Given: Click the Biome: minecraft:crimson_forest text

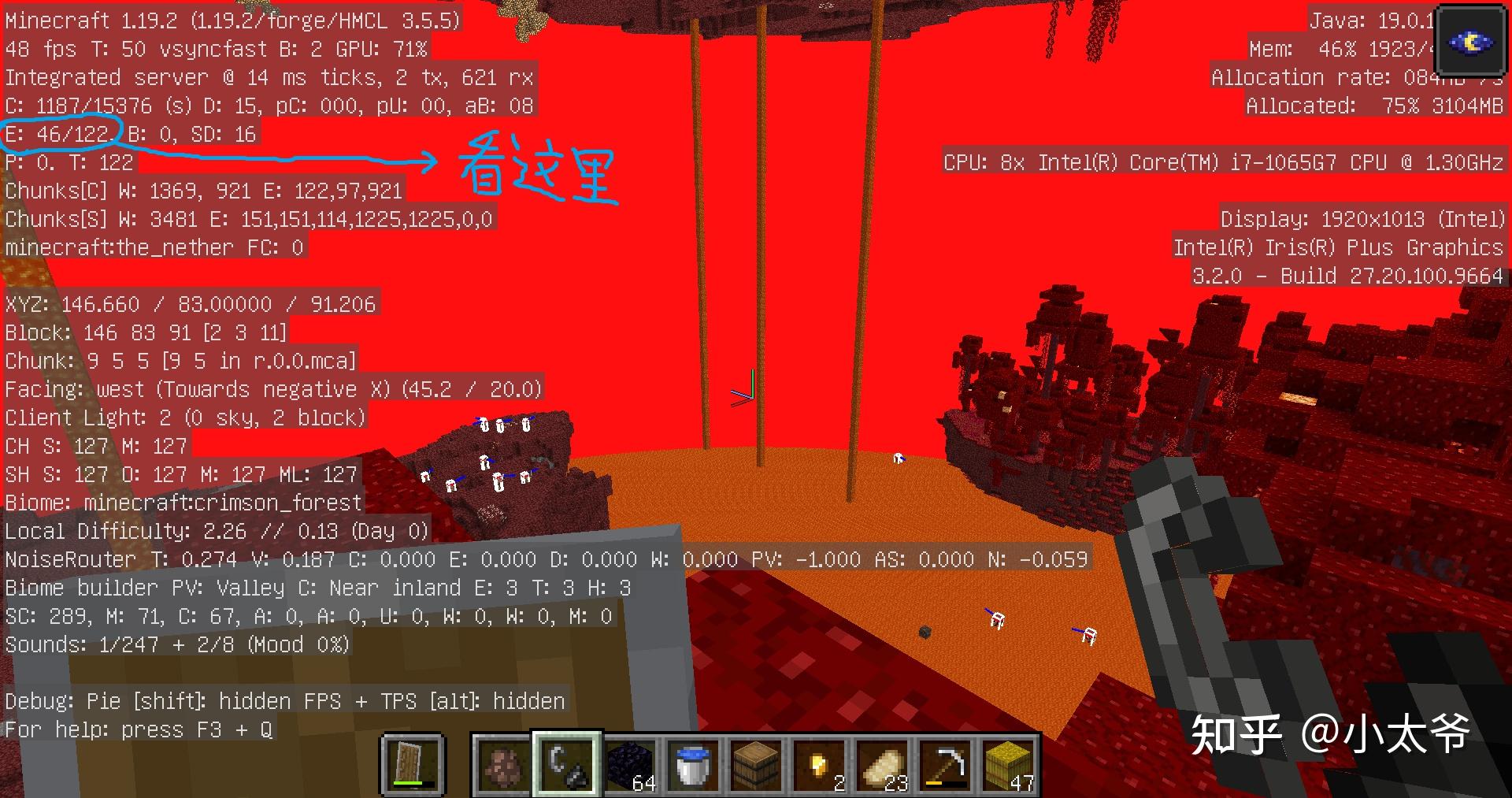Looking at the screenshot, I should [x=181, y=503].
